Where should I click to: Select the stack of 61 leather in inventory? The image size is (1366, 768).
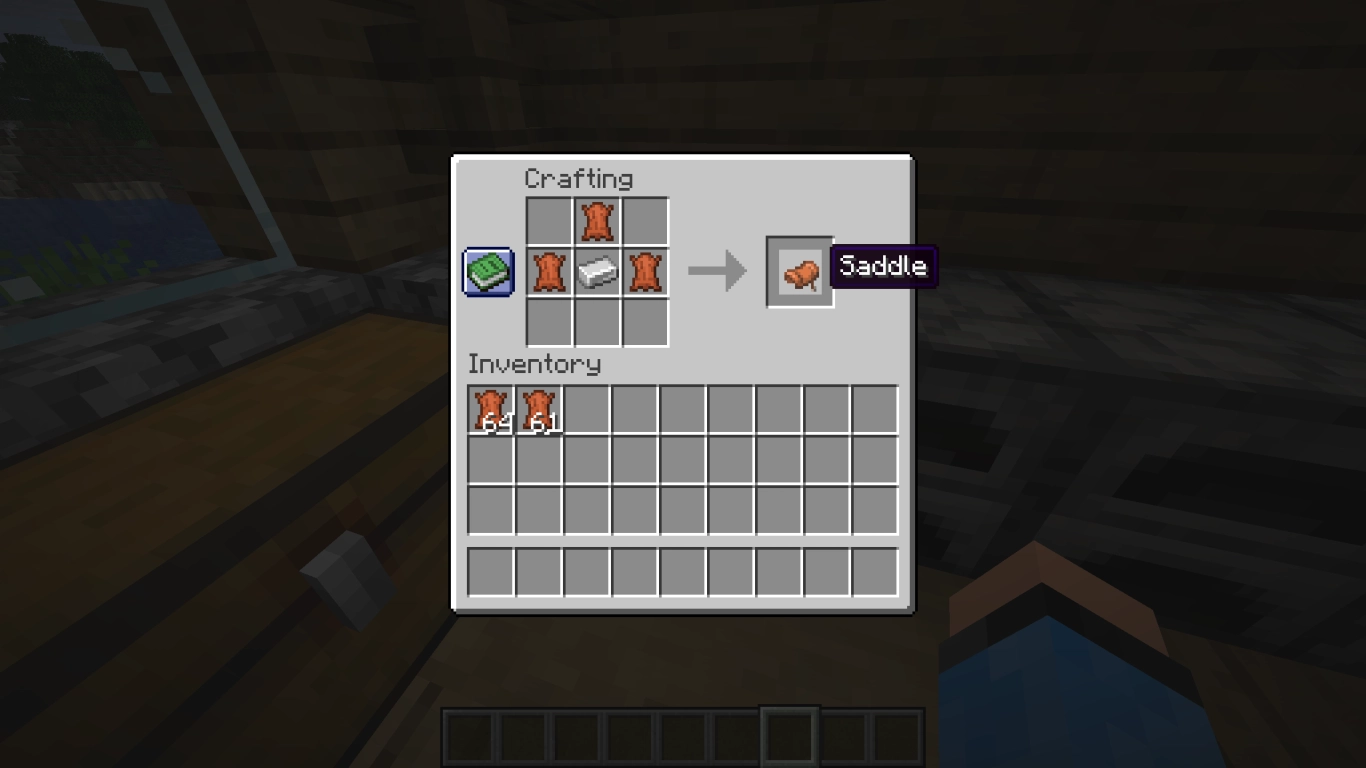[538, 411]
